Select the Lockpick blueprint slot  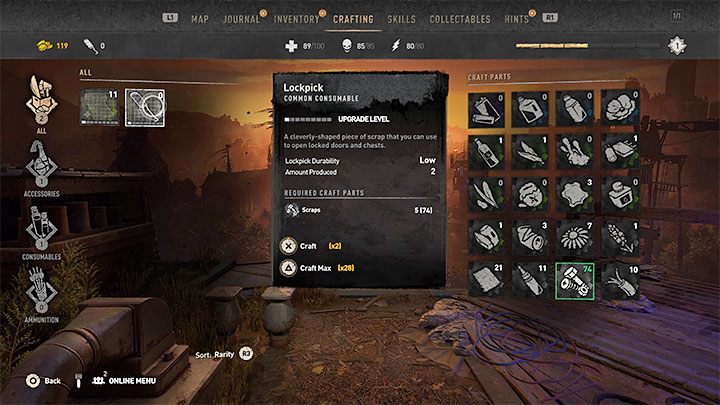[145, 108]
